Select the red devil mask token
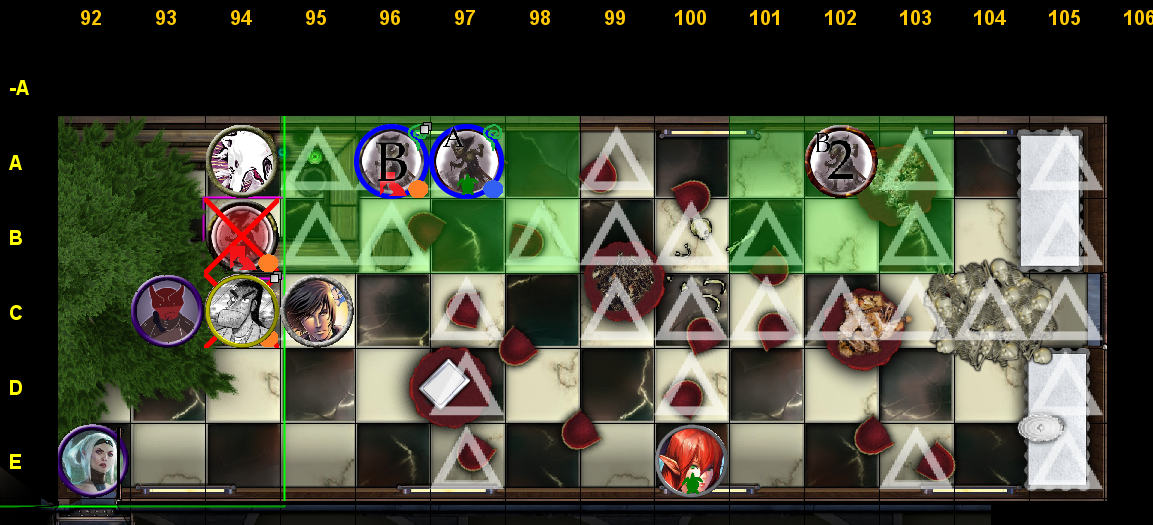The image size is (1153, 525). (x=167, y=311)
